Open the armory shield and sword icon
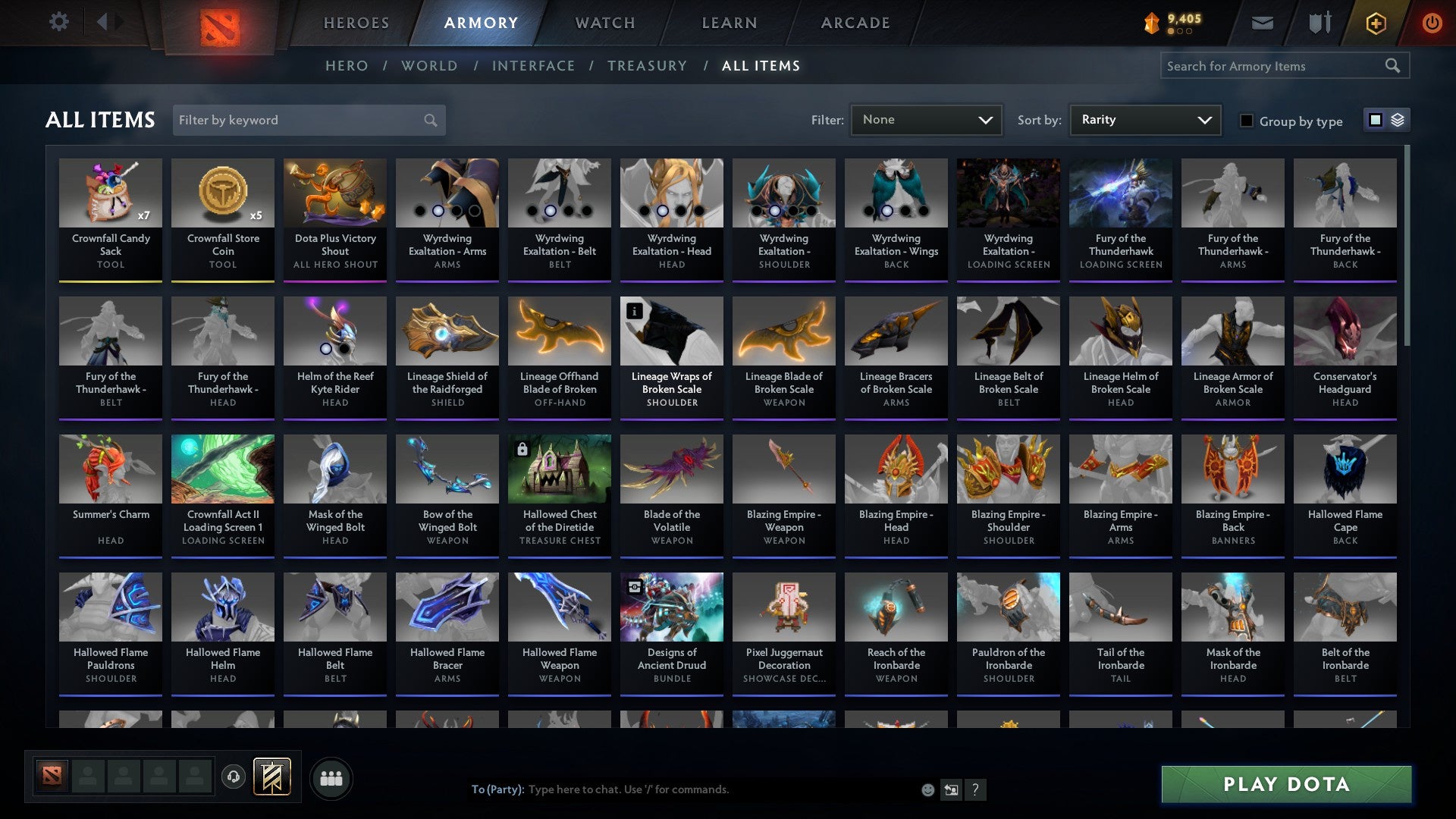This screenshot has width=1456, height=819. 1319,23
